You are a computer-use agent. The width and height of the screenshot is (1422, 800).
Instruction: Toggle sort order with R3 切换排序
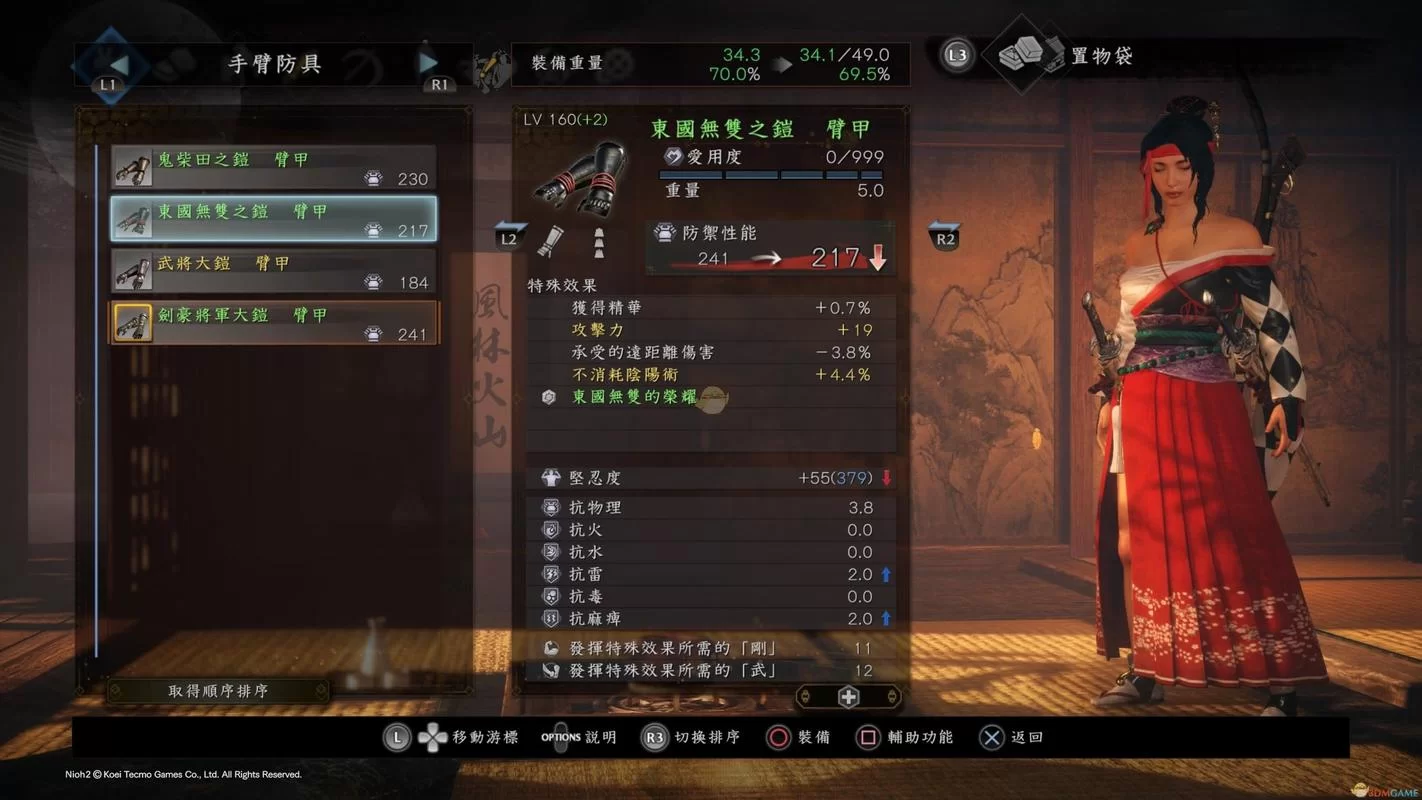tap(657, 737)
